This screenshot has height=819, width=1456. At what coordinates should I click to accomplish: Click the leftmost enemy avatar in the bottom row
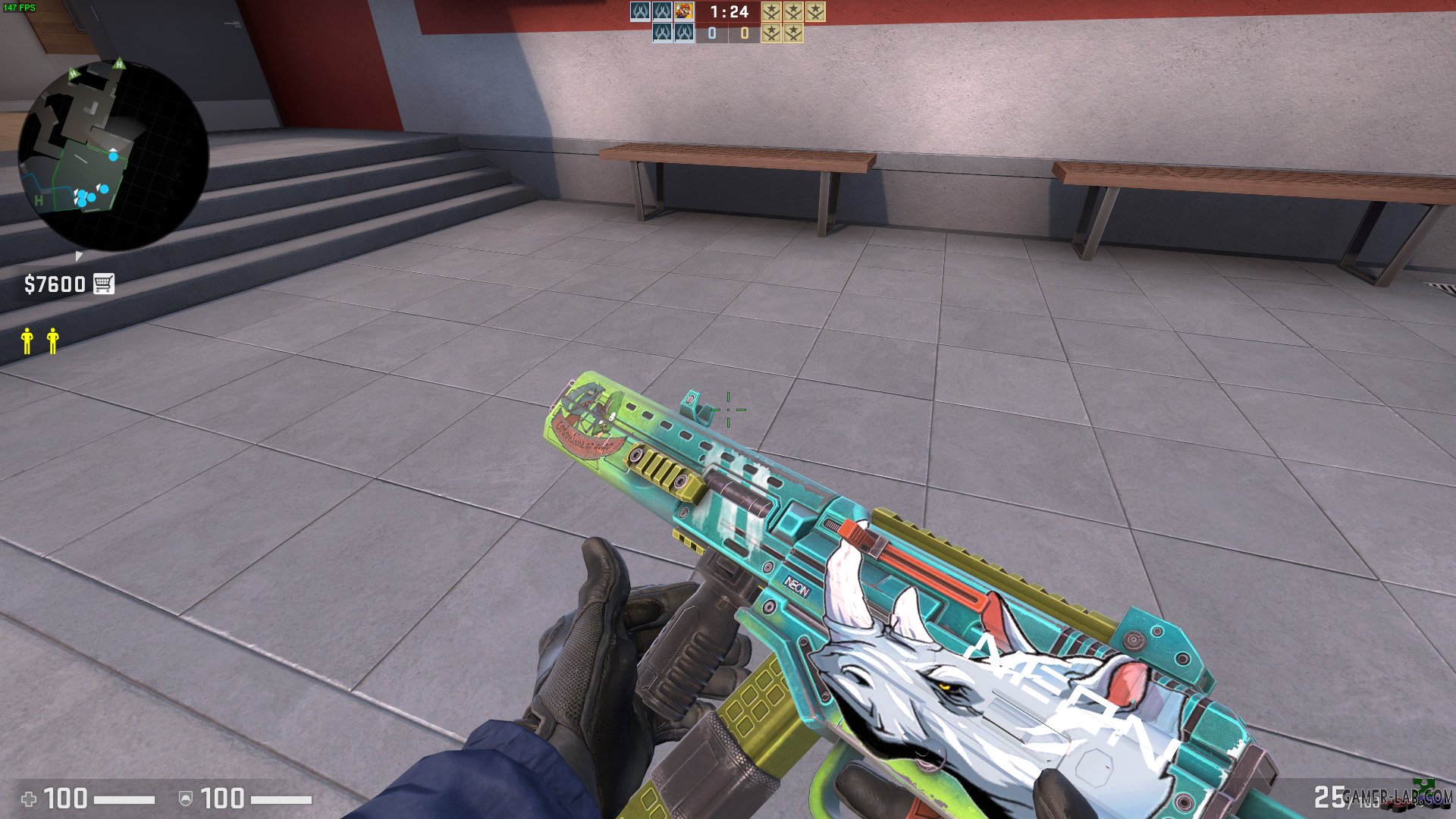(664, 33)
